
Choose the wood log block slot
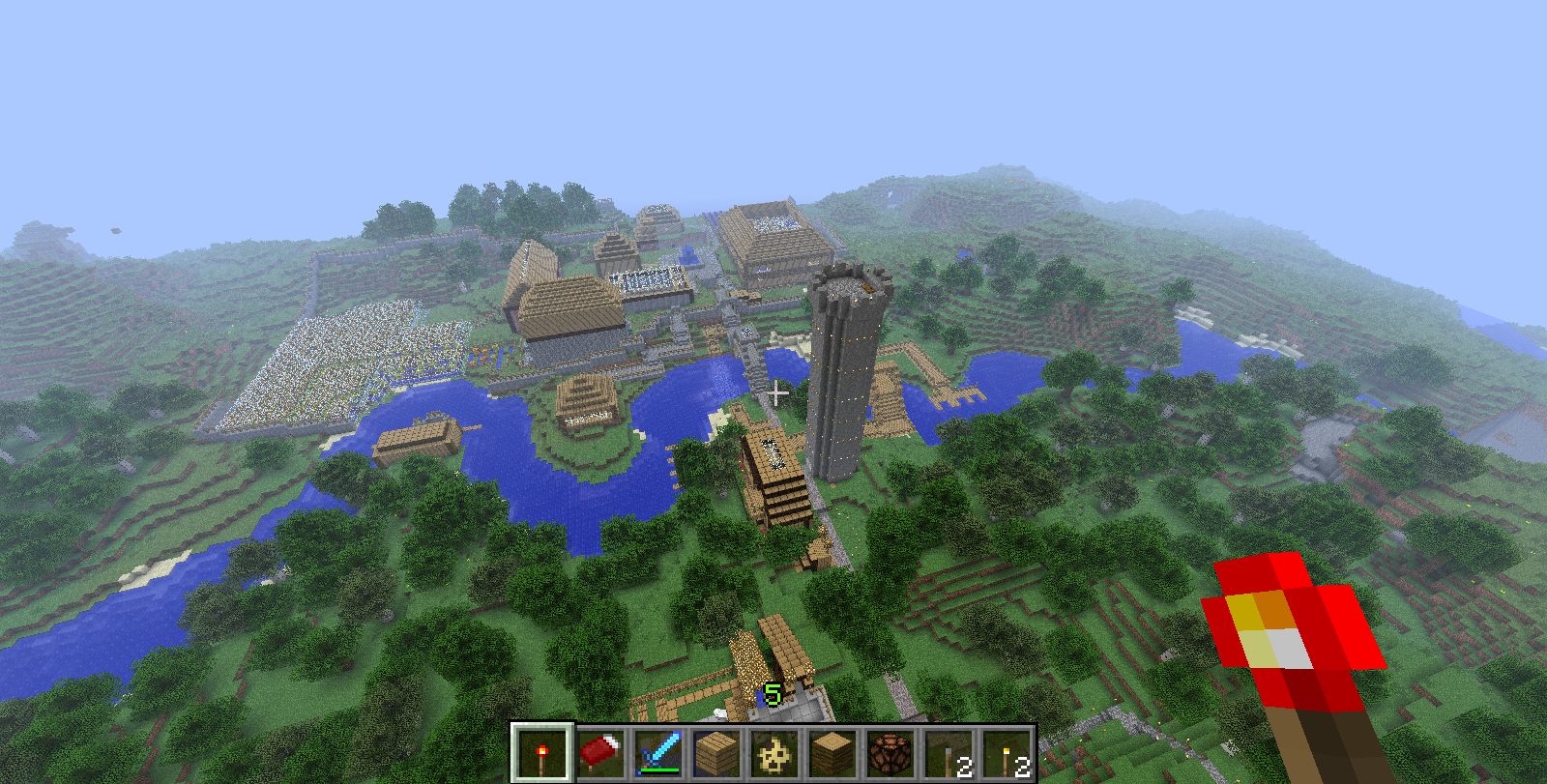(x=832, y=753)
